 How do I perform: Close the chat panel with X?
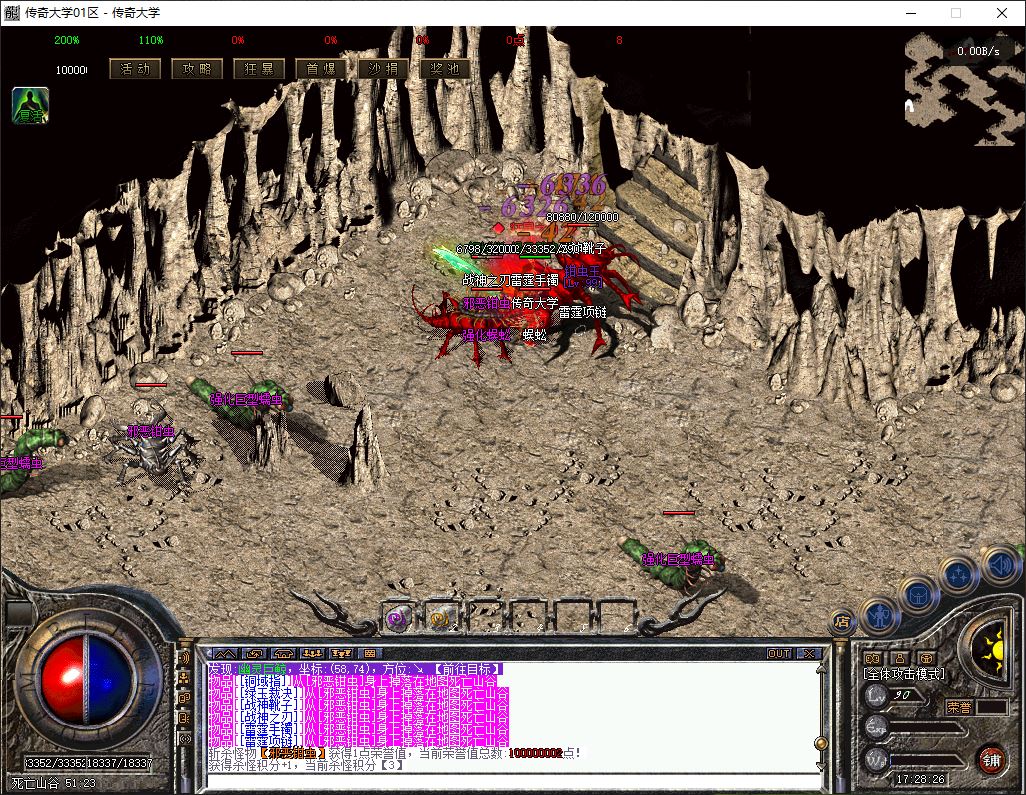[x=808, y=654]
